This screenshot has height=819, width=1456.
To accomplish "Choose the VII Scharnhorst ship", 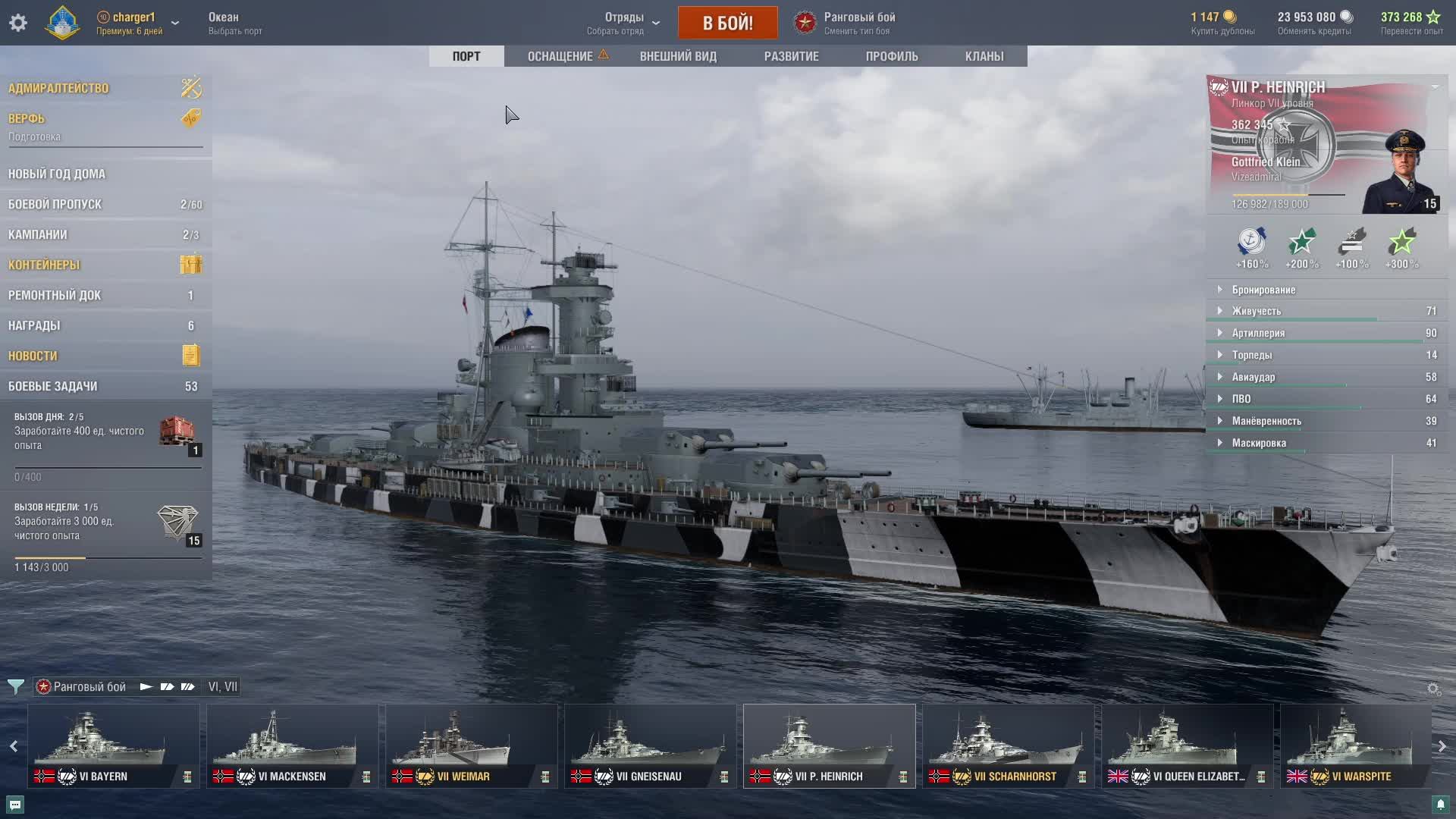I will coord(1008,745).
